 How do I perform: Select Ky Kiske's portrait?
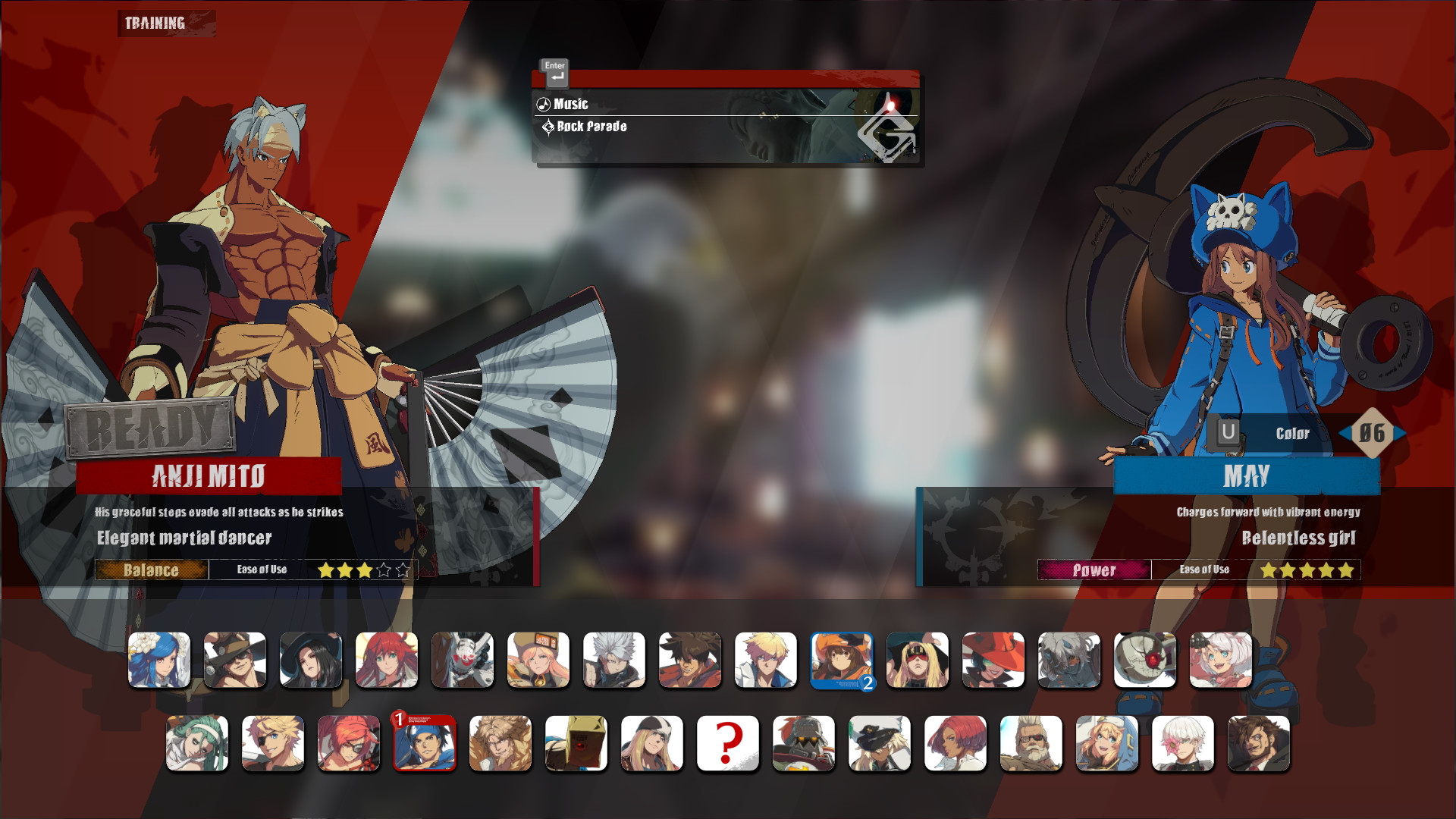click(766, 660)
